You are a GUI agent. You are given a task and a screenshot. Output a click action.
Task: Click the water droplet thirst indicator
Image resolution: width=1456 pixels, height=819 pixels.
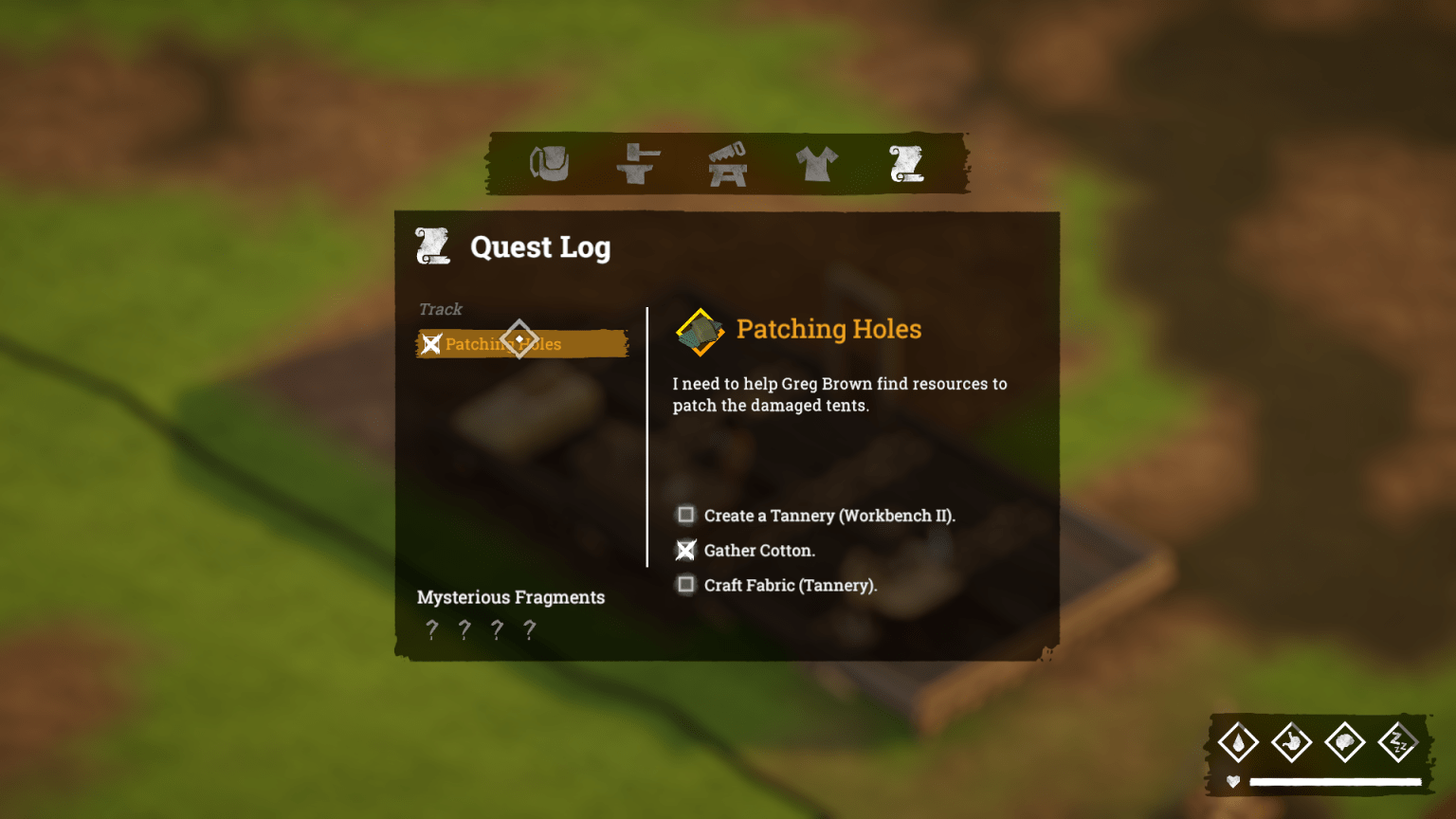pyautogui.click(x=1240, y=742)
